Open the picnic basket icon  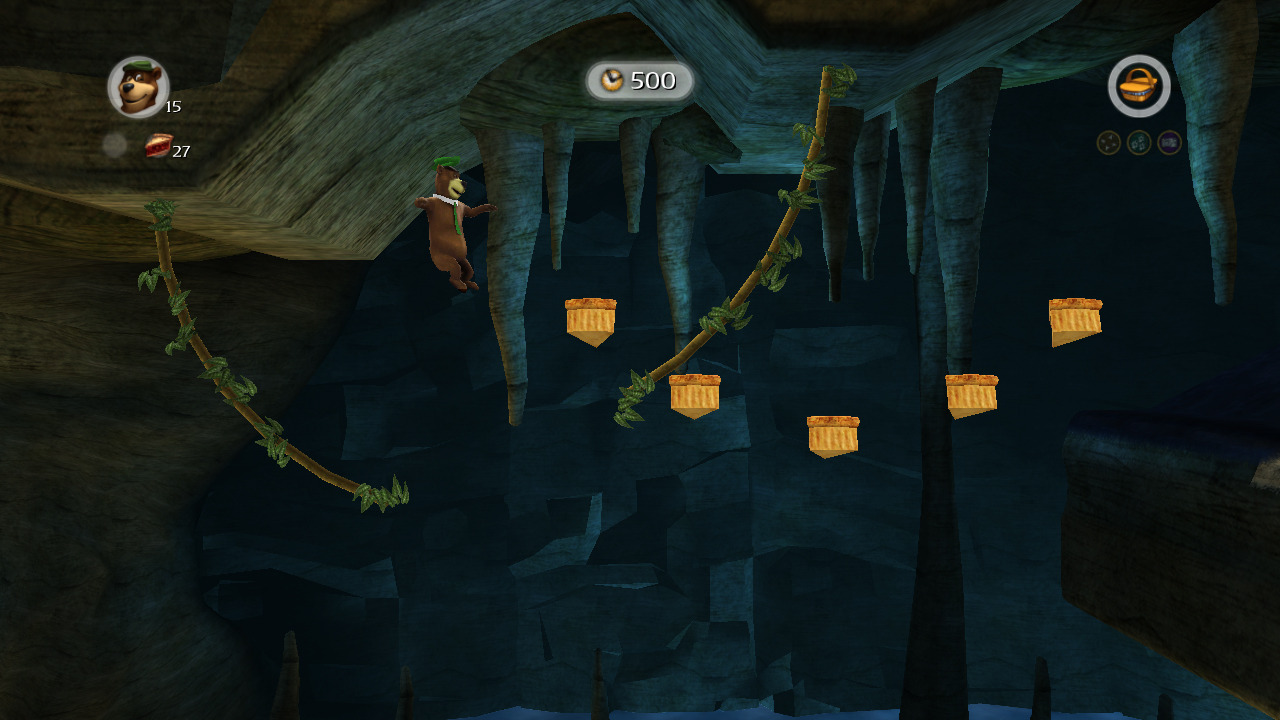1139,86
